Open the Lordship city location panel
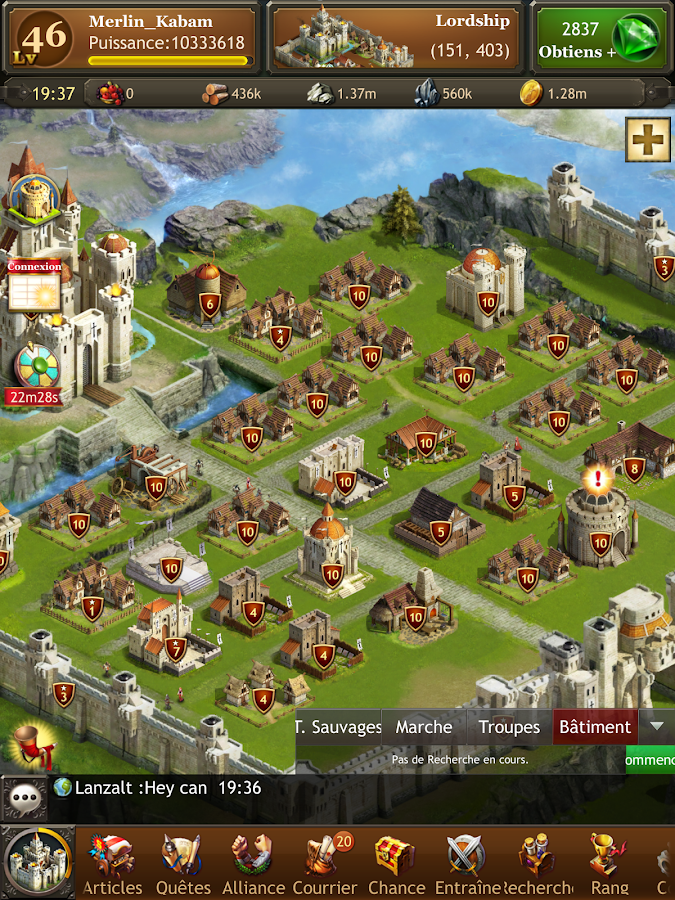Viewport: 675px width, 900px height. tap(396, 37)
